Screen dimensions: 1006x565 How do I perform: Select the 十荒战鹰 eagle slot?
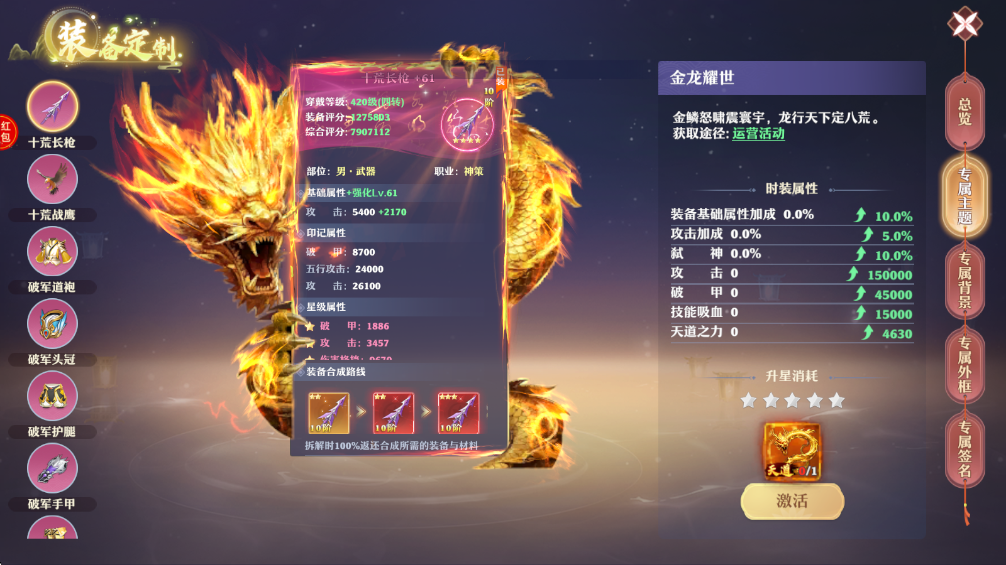(x=52, y=180)
